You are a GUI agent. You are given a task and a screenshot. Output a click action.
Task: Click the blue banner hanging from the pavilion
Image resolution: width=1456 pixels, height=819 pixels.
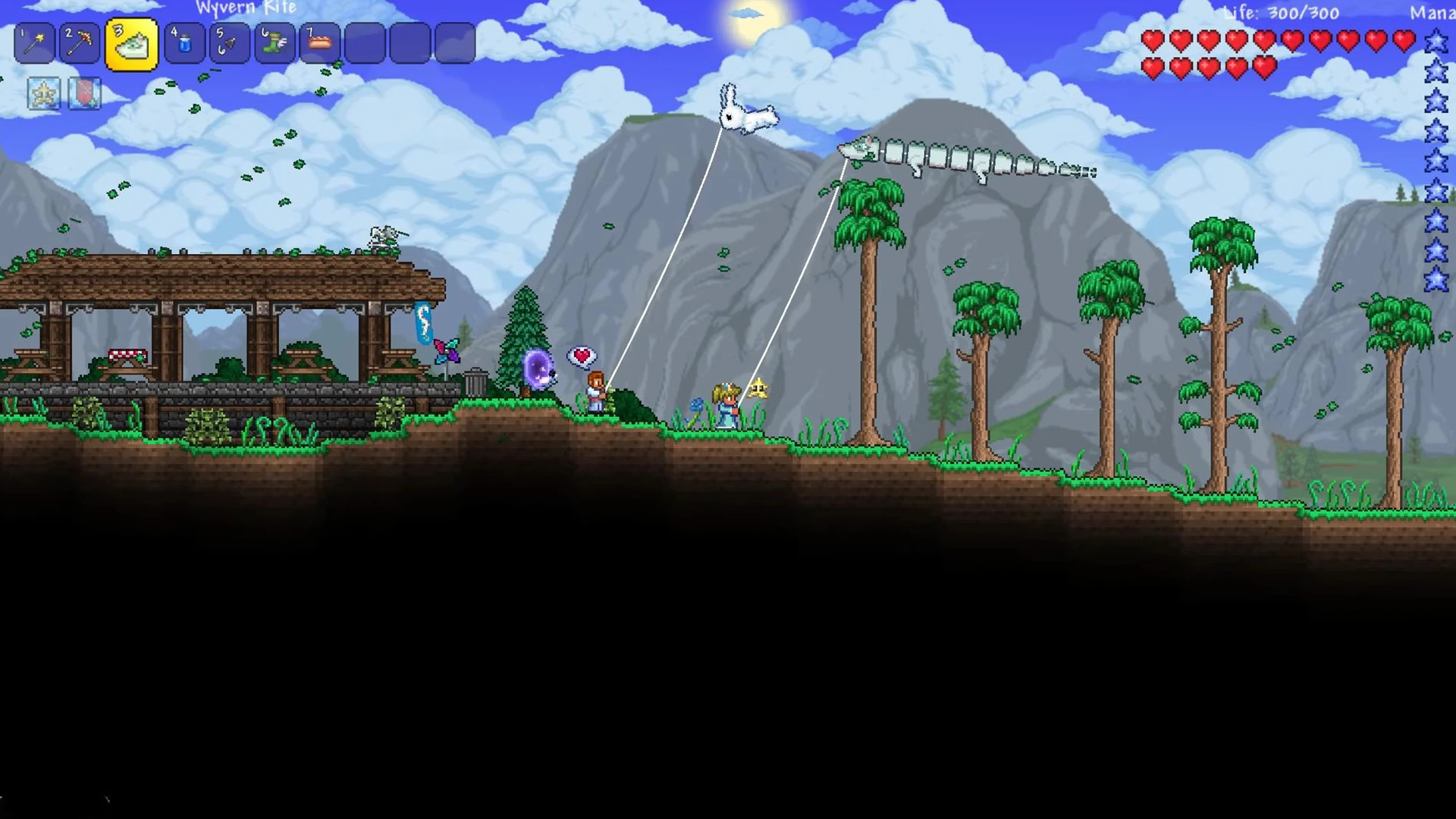click(x=422, y=322)
